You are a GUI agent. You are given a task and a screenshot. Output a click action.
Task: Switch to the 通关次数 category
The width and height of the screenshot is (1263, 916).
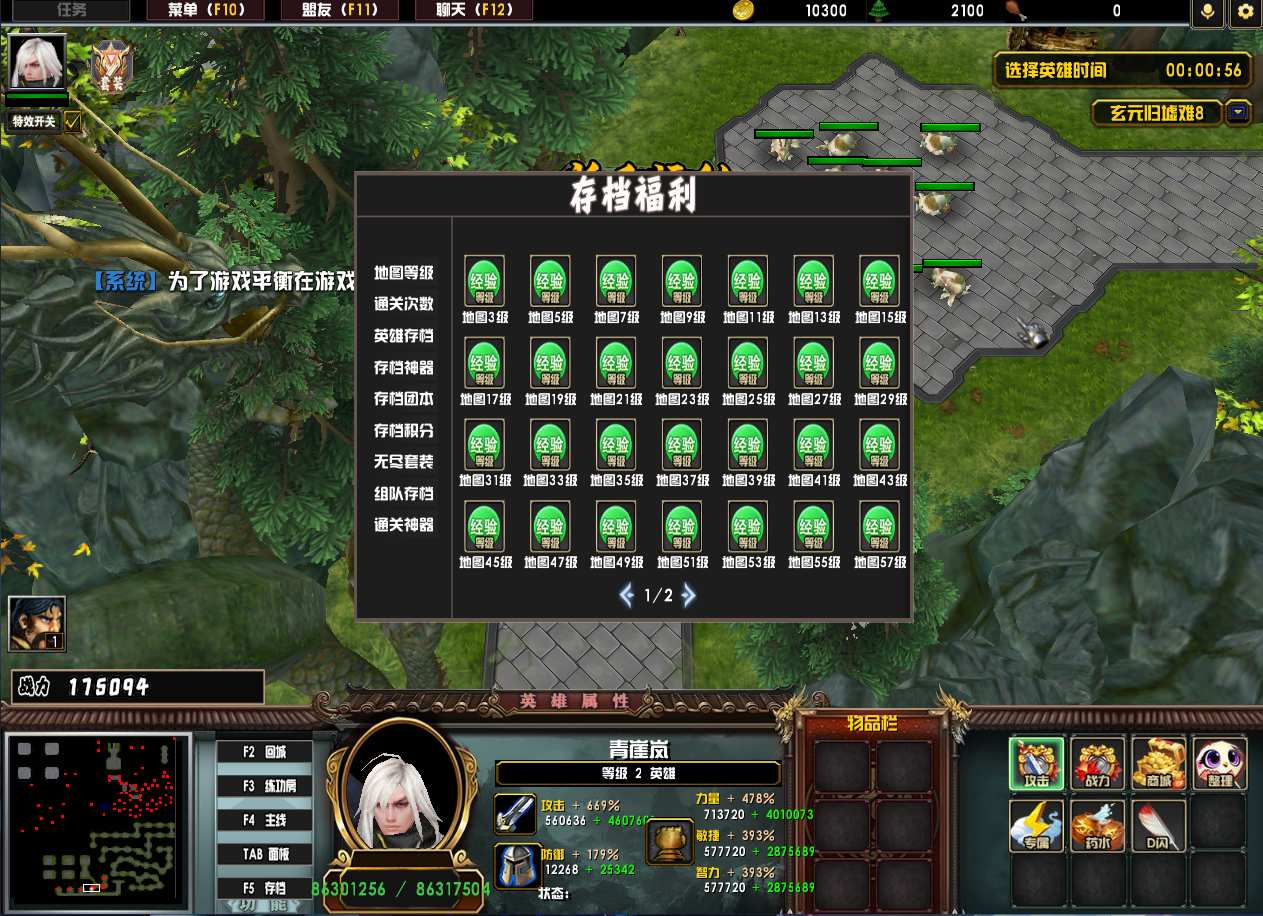[x=404, y=304]
